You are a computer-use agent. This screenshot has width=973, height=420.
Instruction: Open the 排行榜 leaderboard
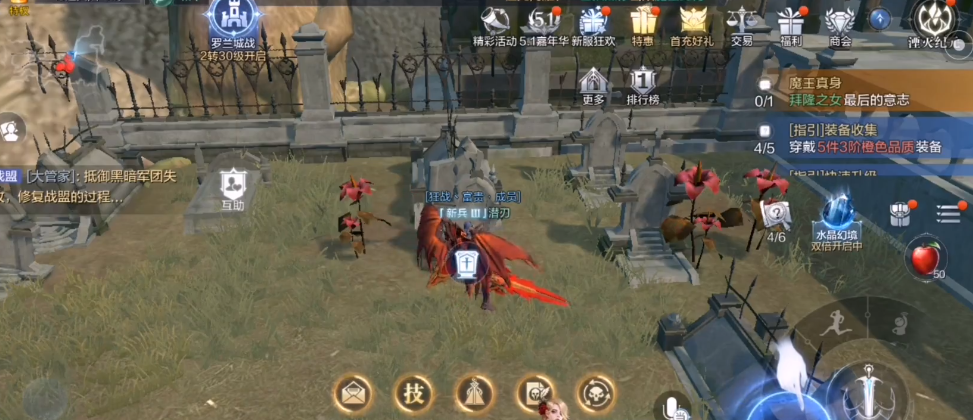coord(642,84)
